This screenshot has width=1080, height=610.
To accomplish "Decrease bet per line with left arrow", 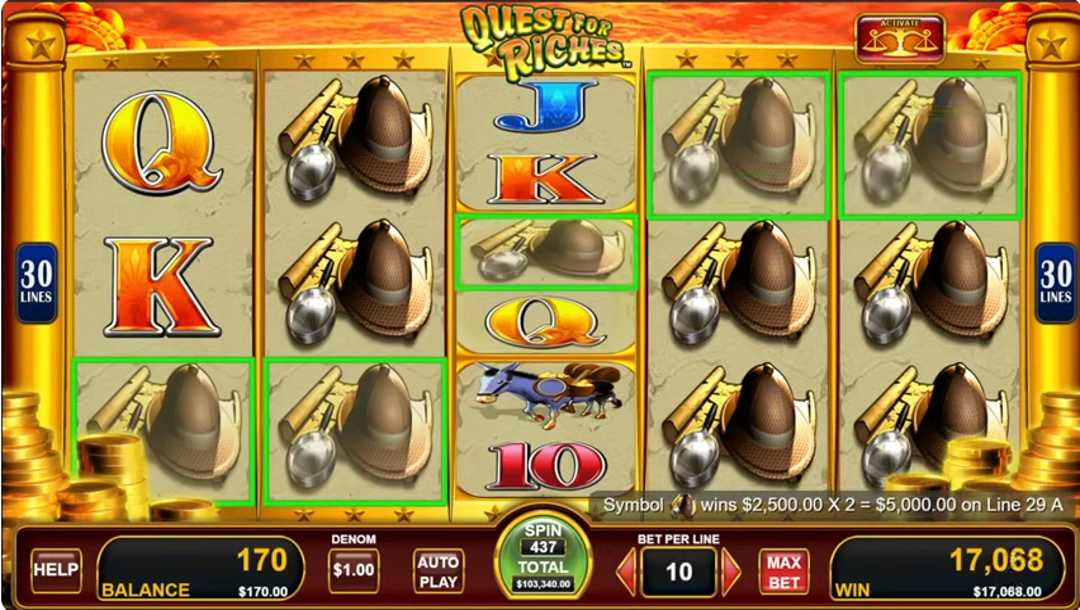I will pos(625,572).
